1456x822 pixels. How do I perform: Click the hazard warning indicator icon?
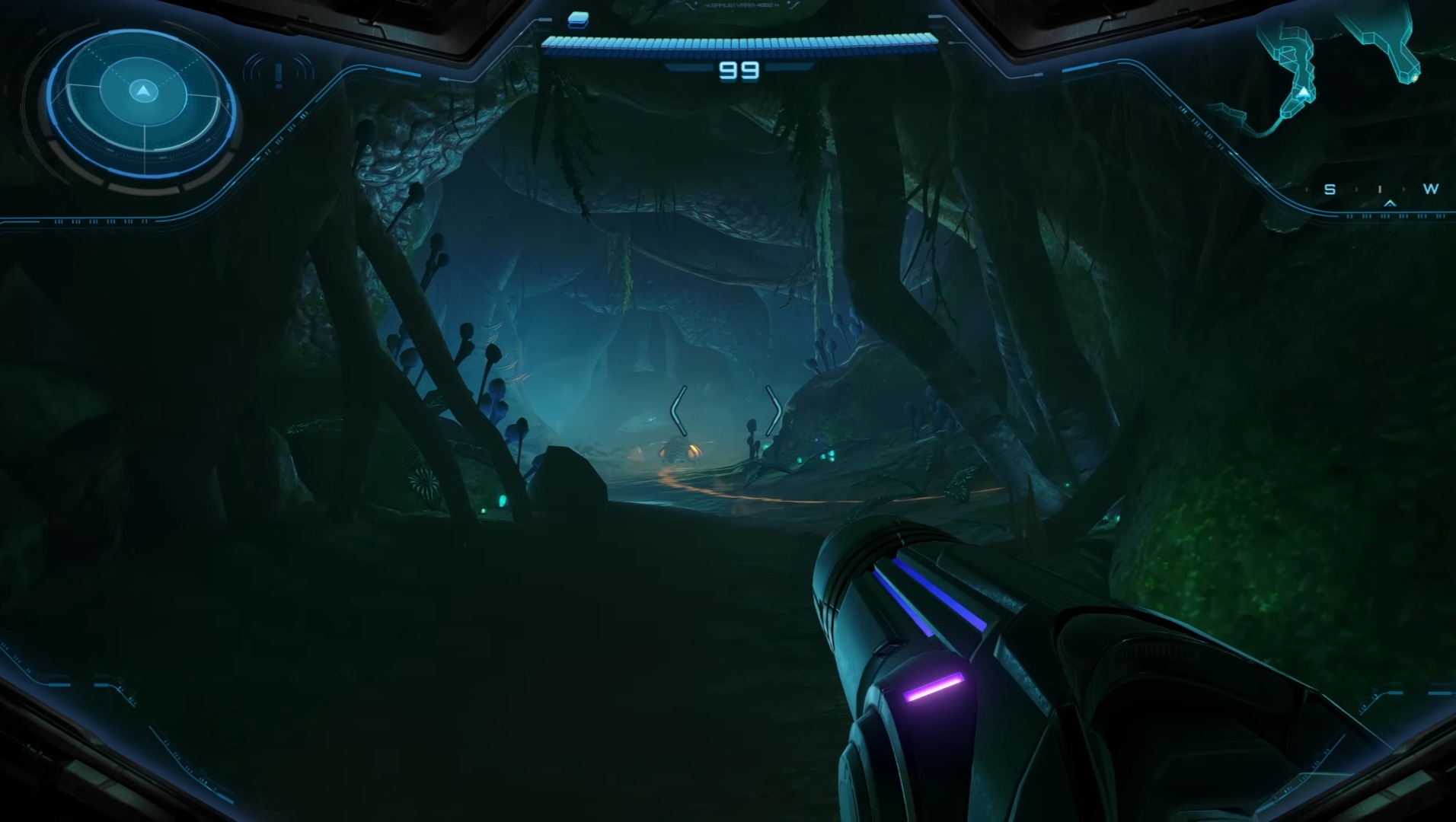coord(279,75)
